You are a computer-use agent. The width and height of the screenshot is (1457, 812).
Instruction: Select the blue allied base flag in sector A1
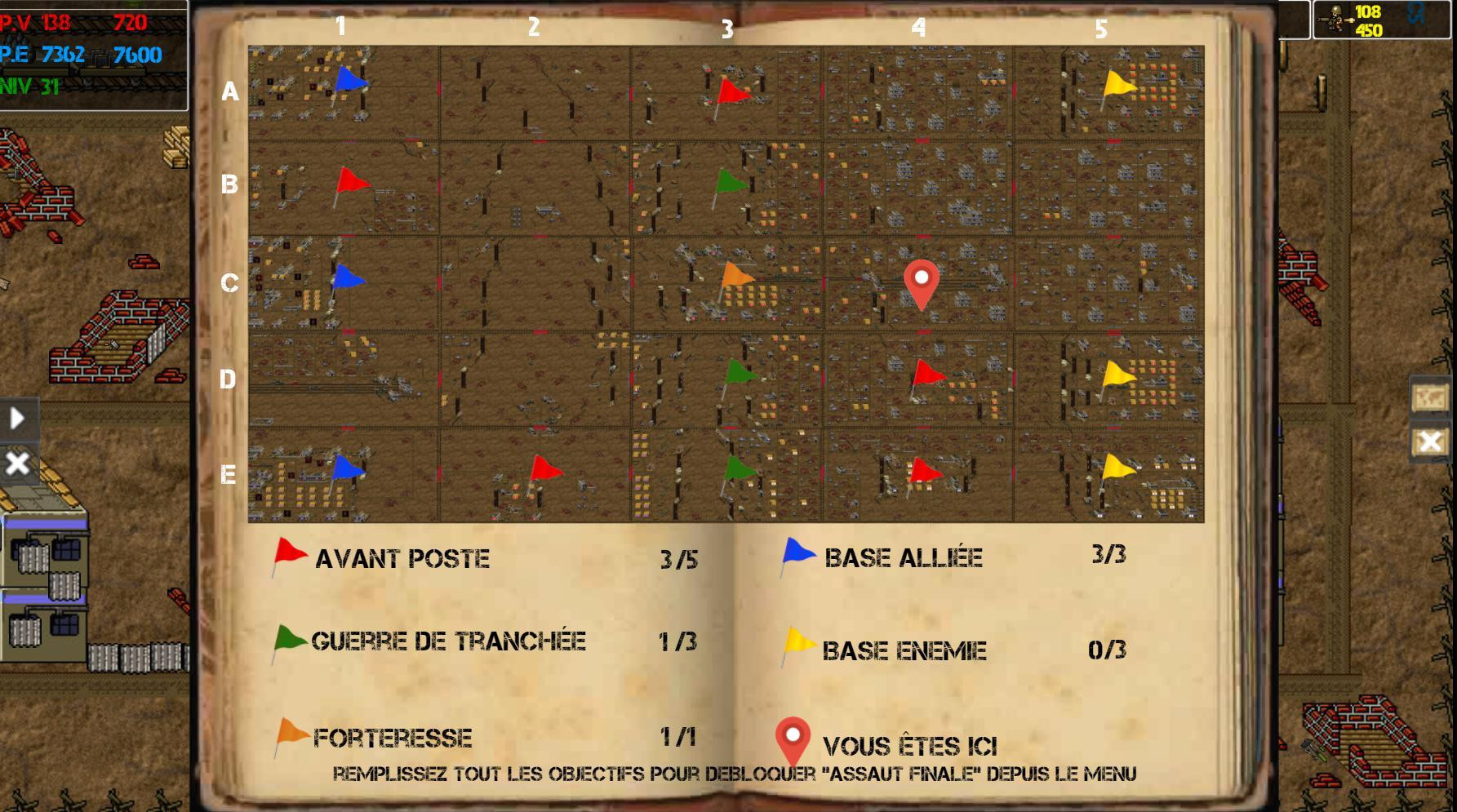(351, 82)
